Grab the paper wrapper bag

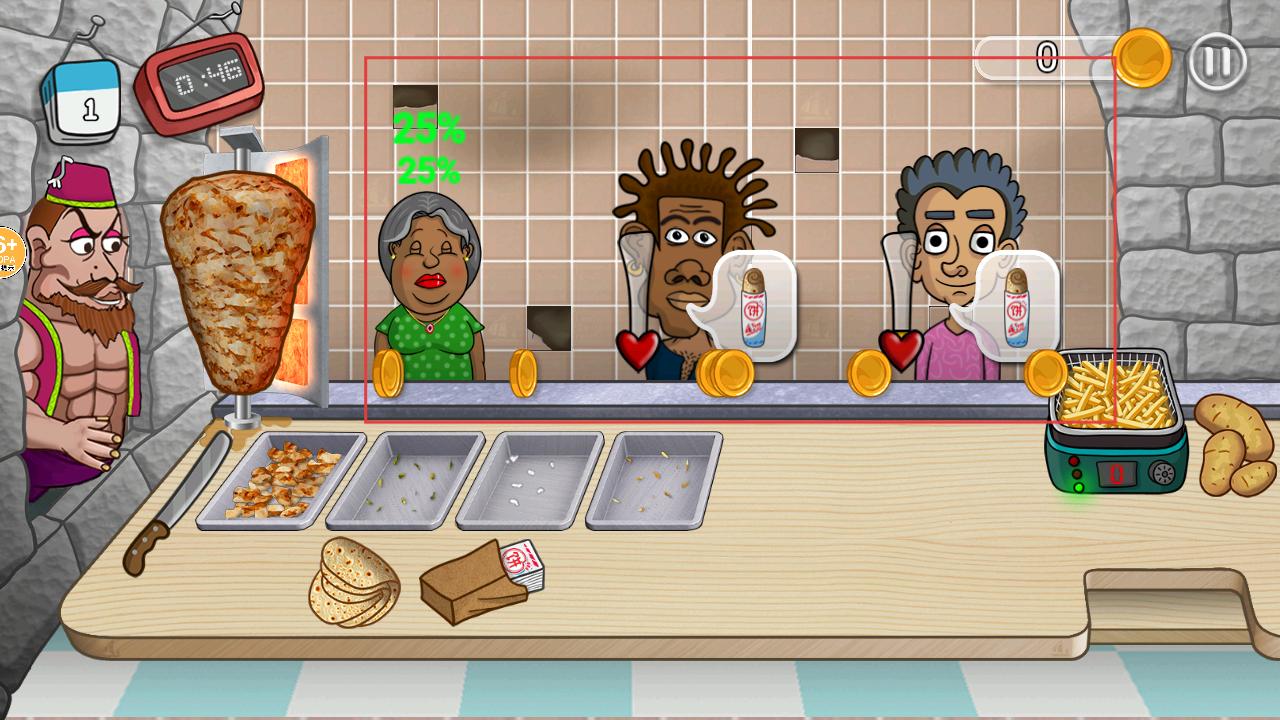click(x=475, y=586)
